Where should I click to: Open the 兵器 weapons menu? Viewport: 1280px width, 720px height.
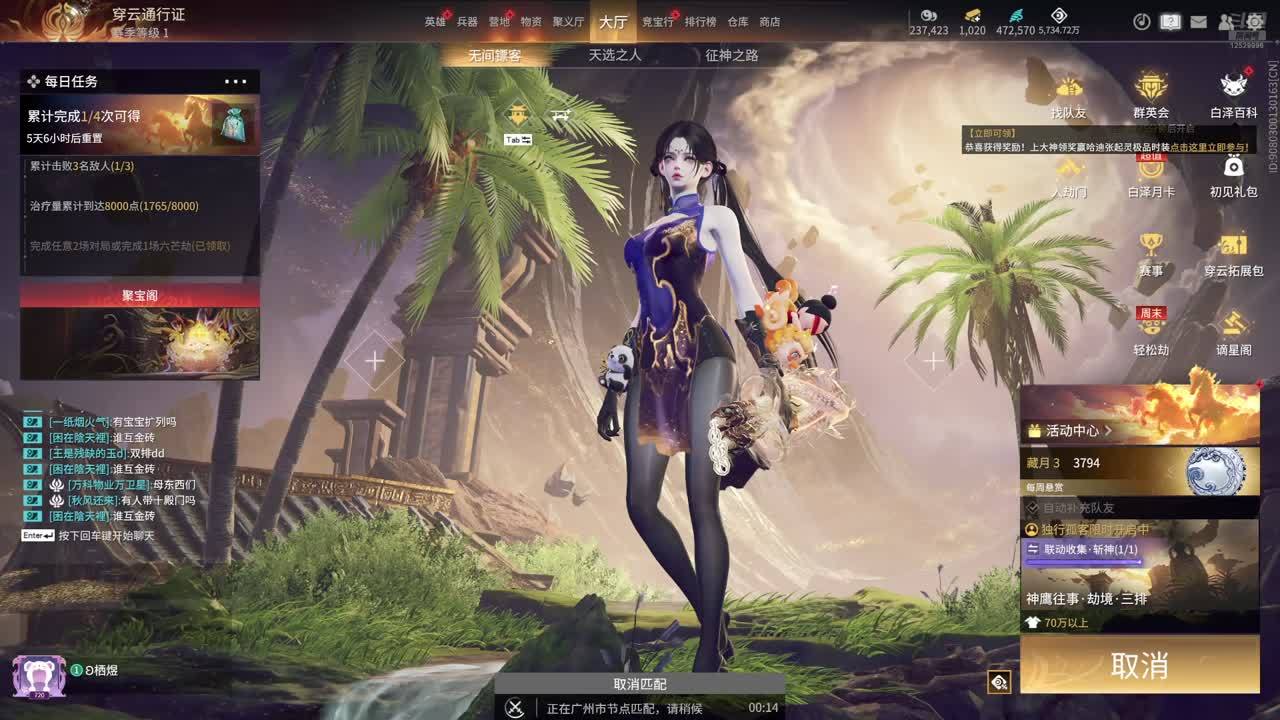pyautogui.click(x=467, y=22)
